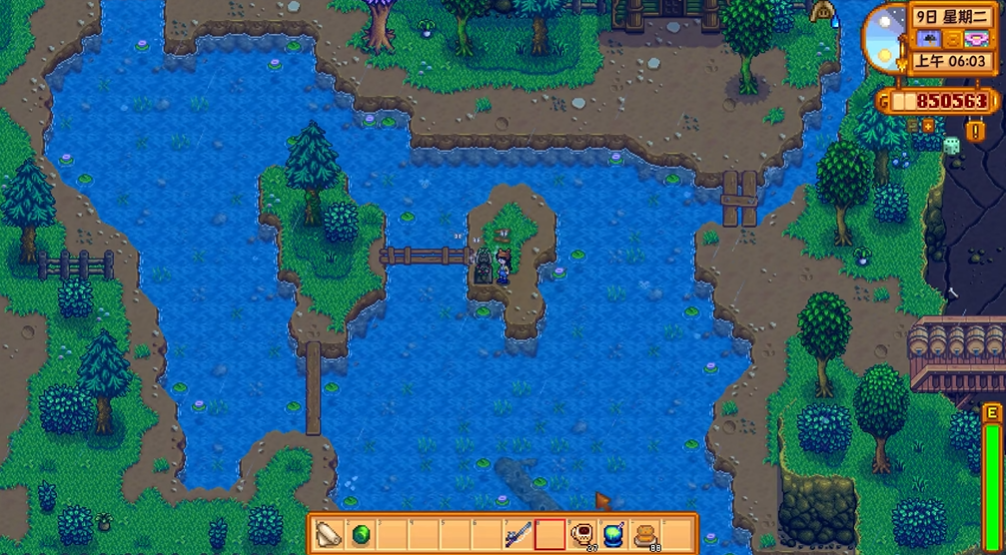Choose the white cloth item in slot one
The image size is (1006, 555).
[328, 534]
